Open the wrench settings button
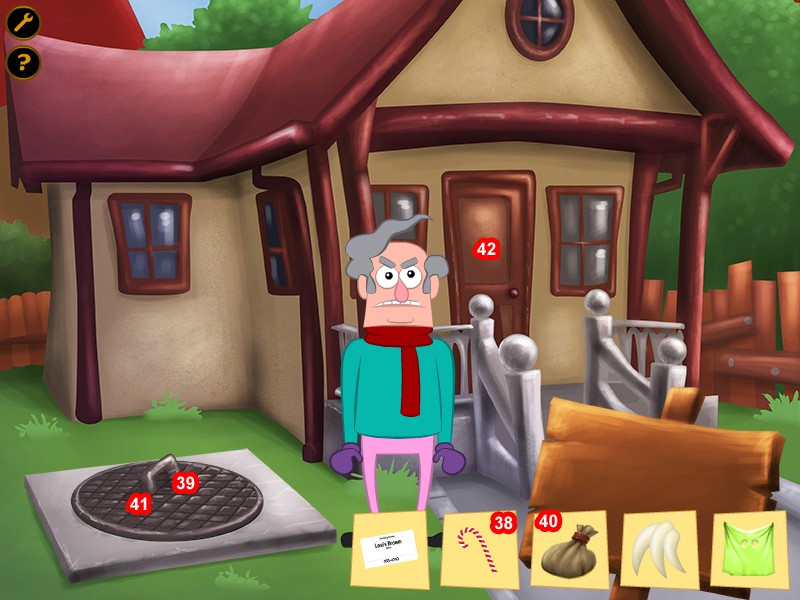 click(x=23, y=22)
